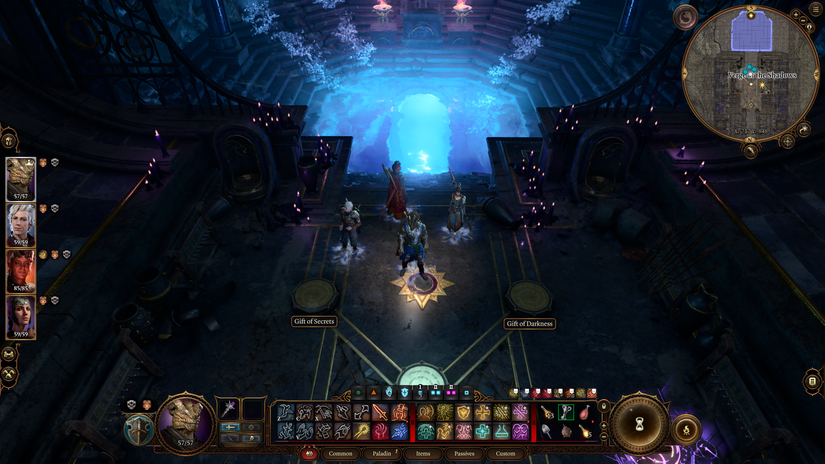The width and height of the screenshot is (825, 464).
Task: Open the Items hotbar tab
Action: 423,454
